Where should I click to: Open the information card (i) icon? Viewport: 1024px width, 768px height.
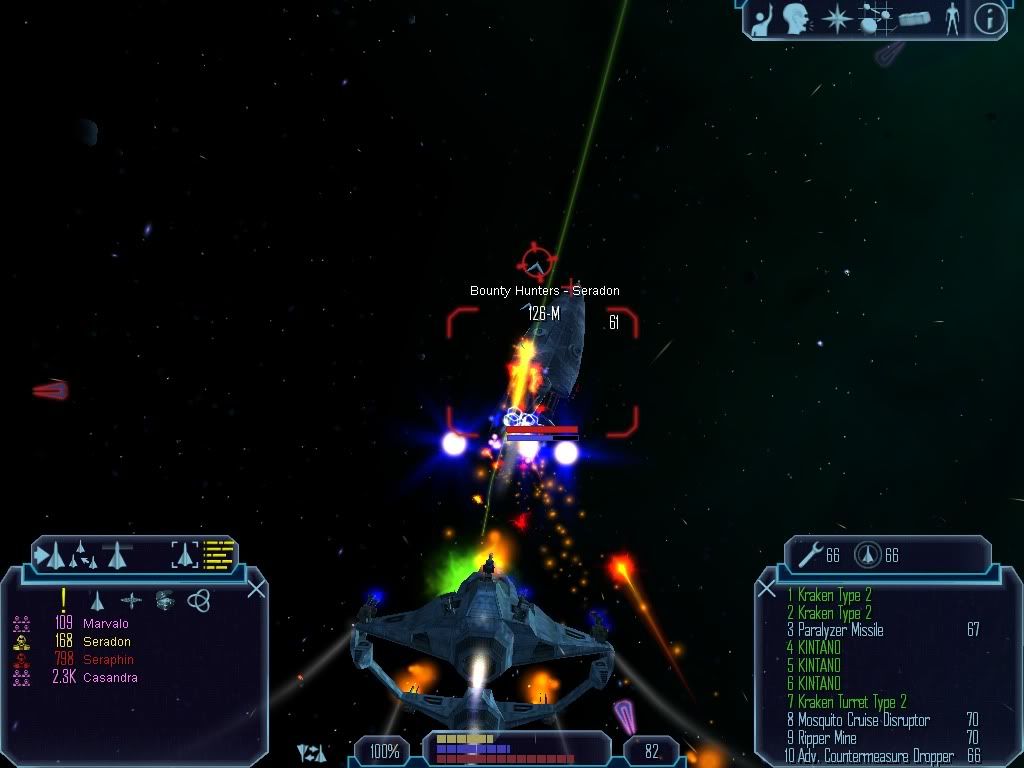point(989,18)
